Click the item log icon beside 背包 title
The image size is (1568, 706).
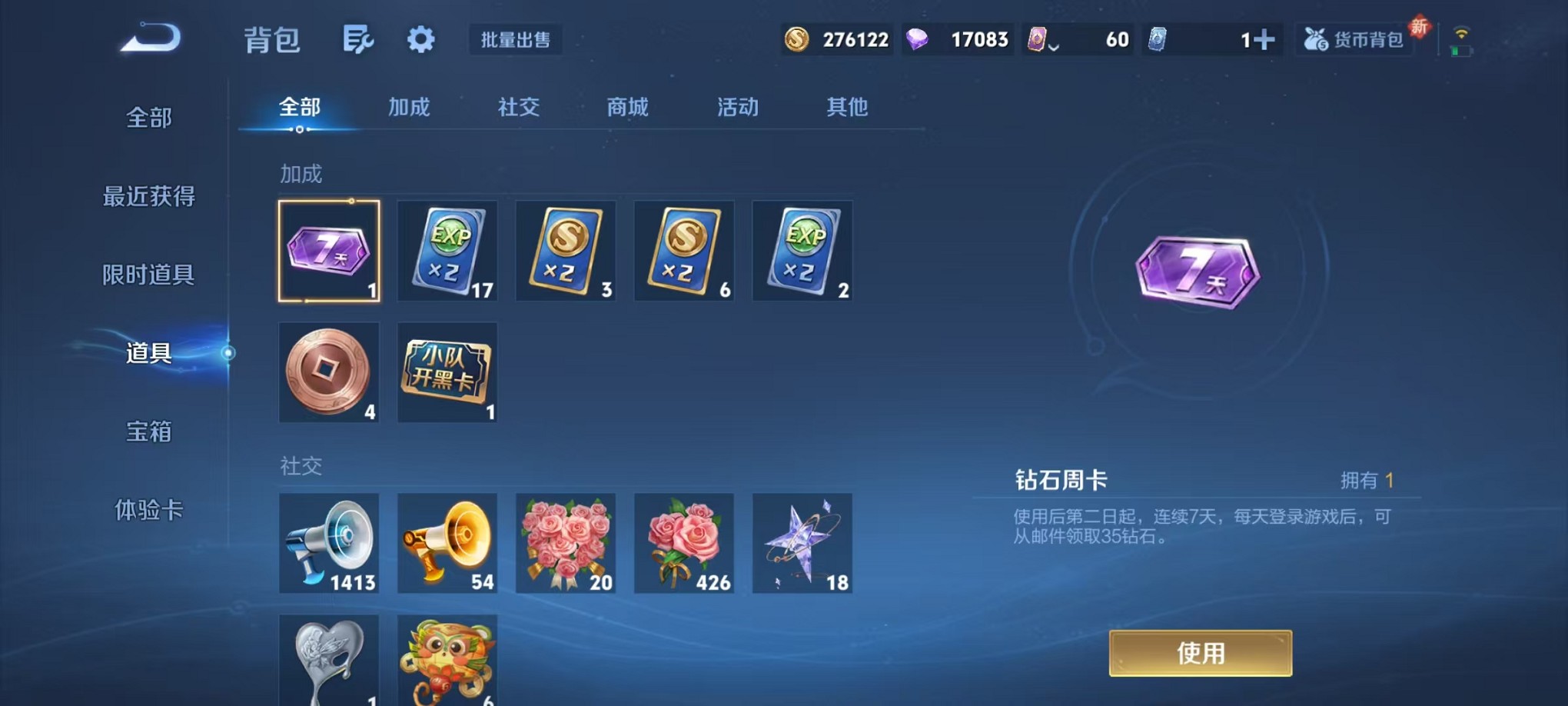coord(358,40)
